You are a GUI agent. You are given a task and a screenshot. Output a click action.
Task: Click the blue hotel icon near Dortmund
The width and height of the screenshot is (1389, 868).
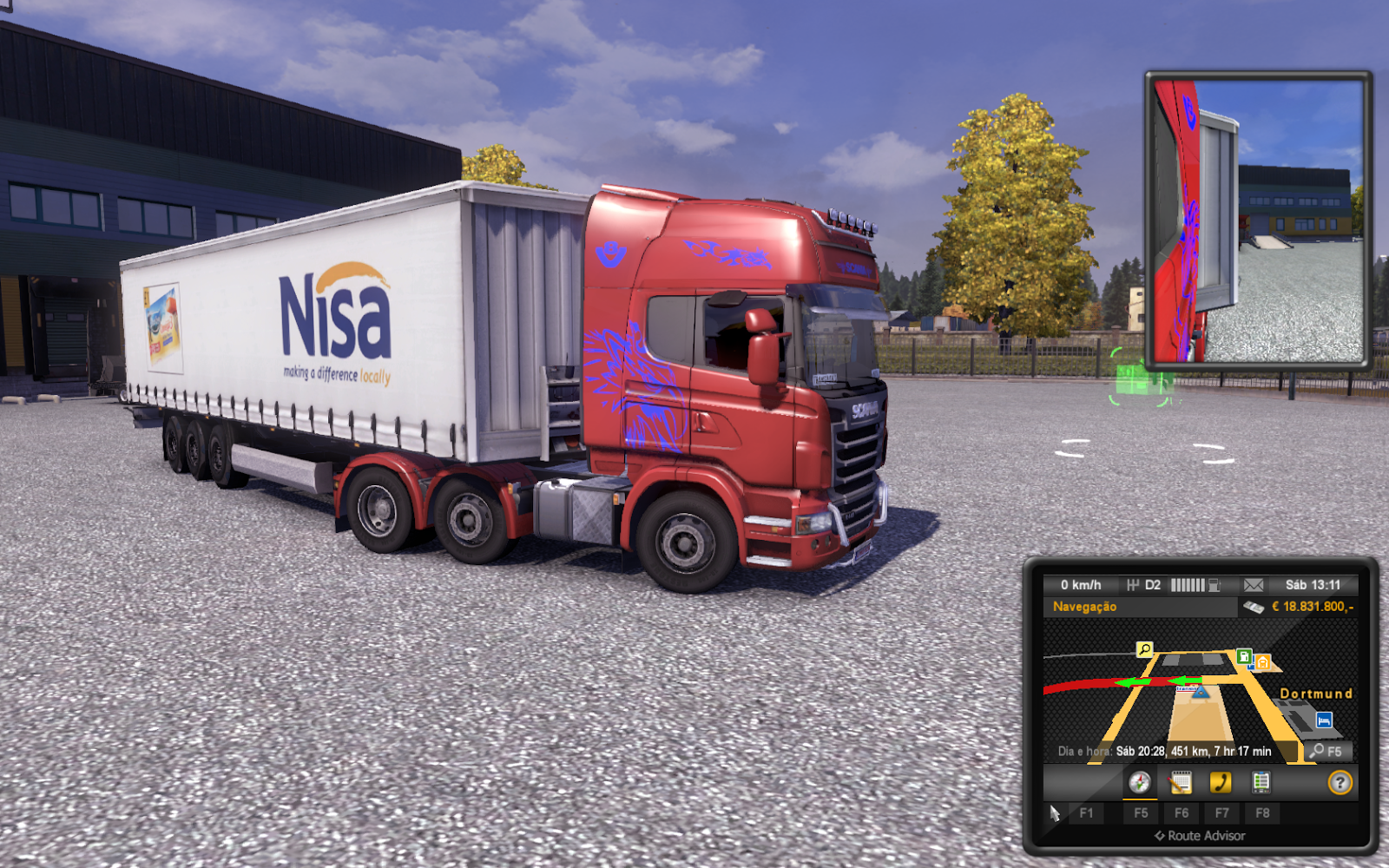point(1324,720)
